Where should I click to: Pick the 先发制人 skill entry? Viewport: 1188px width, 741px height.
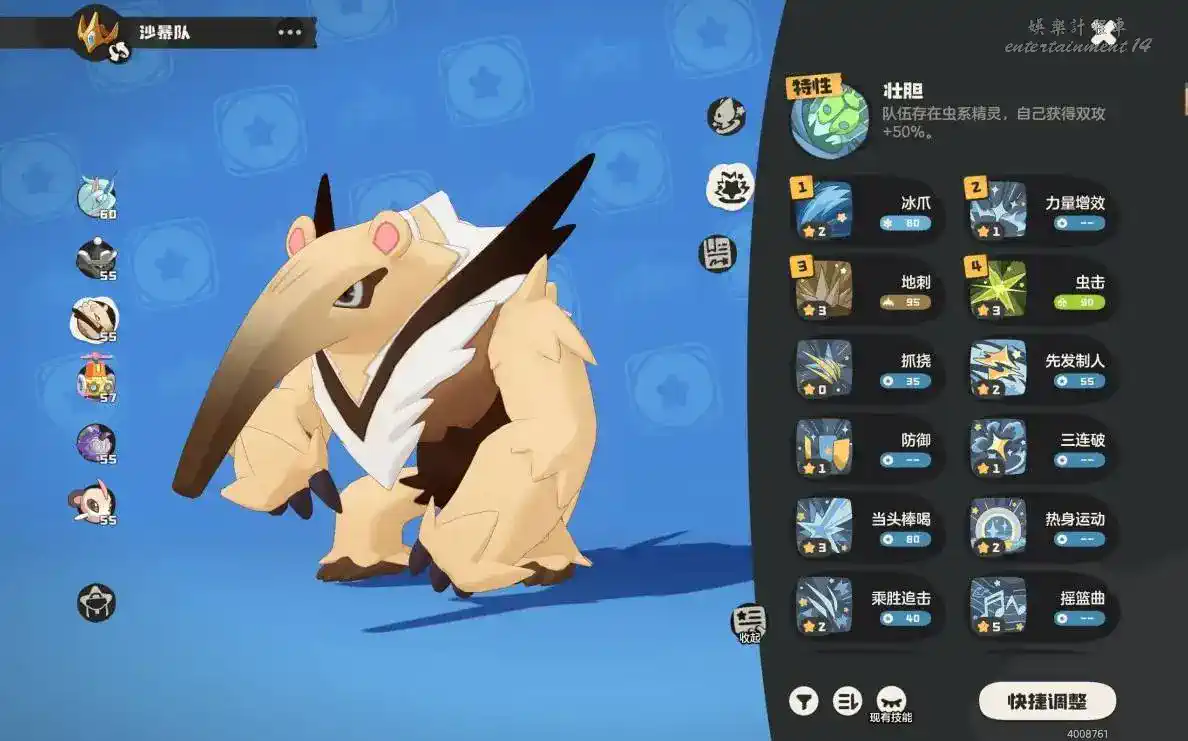click(1040, 368)
